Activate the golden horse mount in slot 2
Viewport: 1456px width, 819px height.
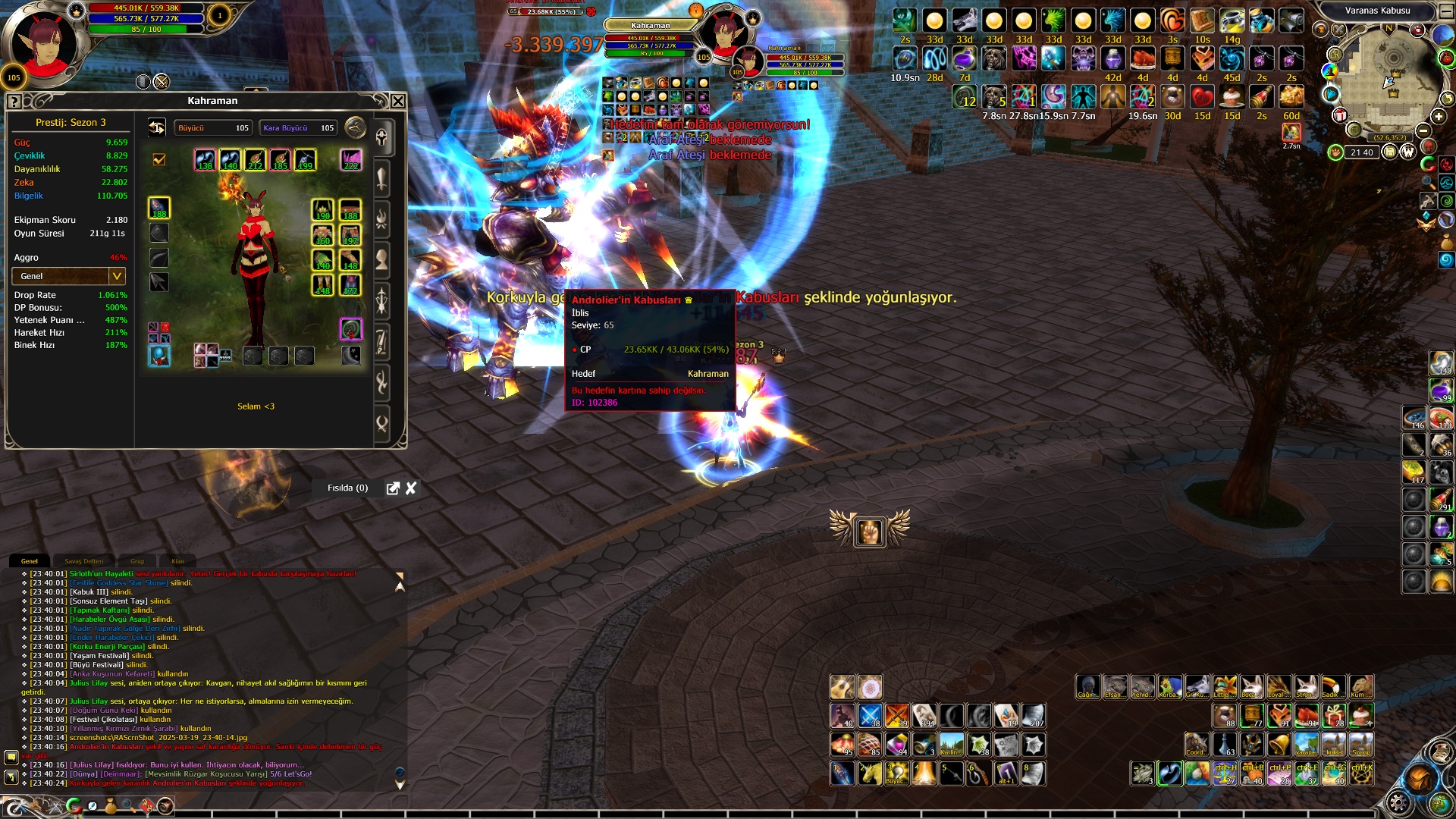pos(870,773)
